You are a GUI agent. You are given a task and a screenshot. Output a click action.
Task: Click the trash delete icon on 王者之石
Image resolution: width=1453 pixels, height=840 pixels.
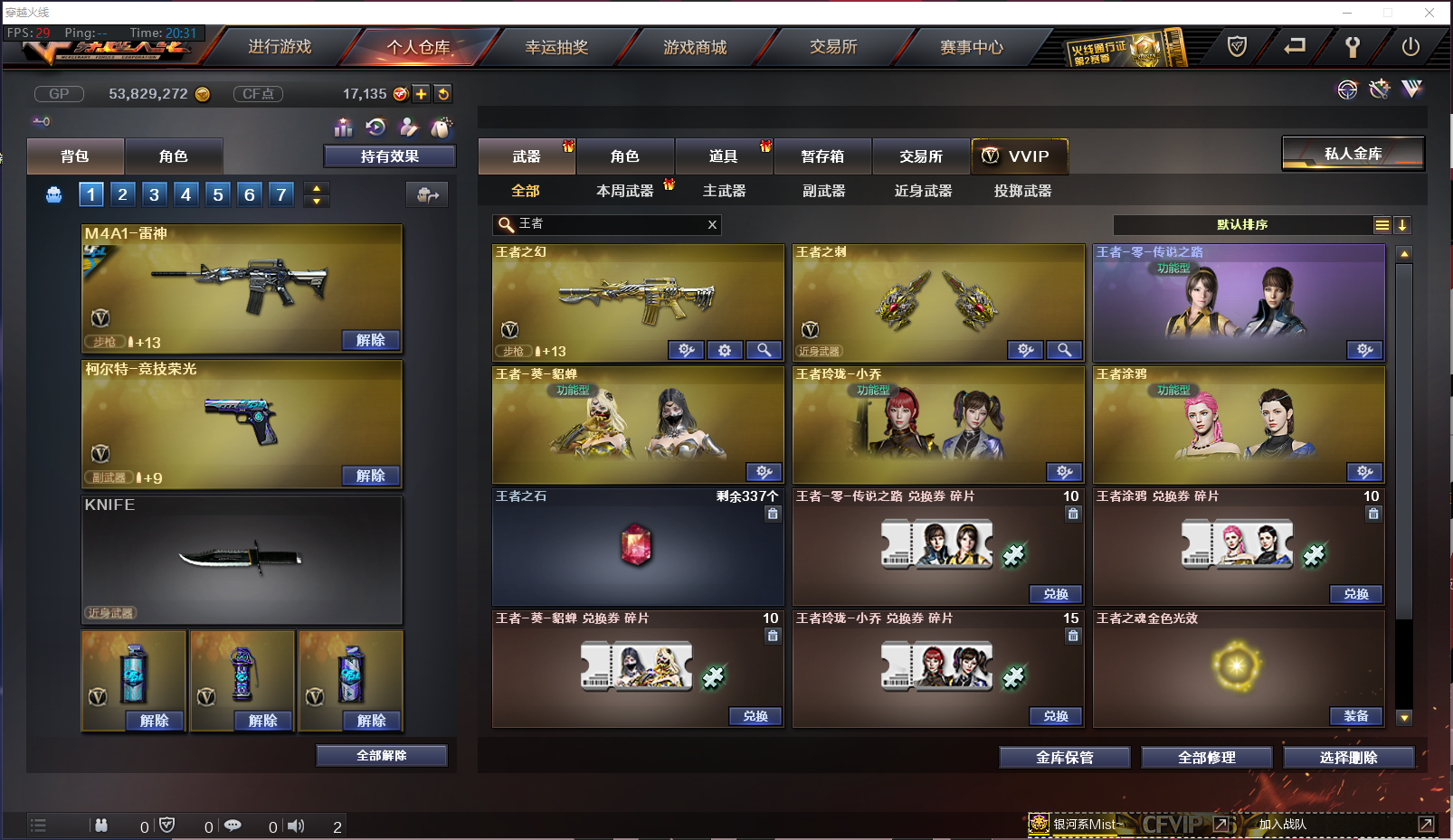click(773, 513)
